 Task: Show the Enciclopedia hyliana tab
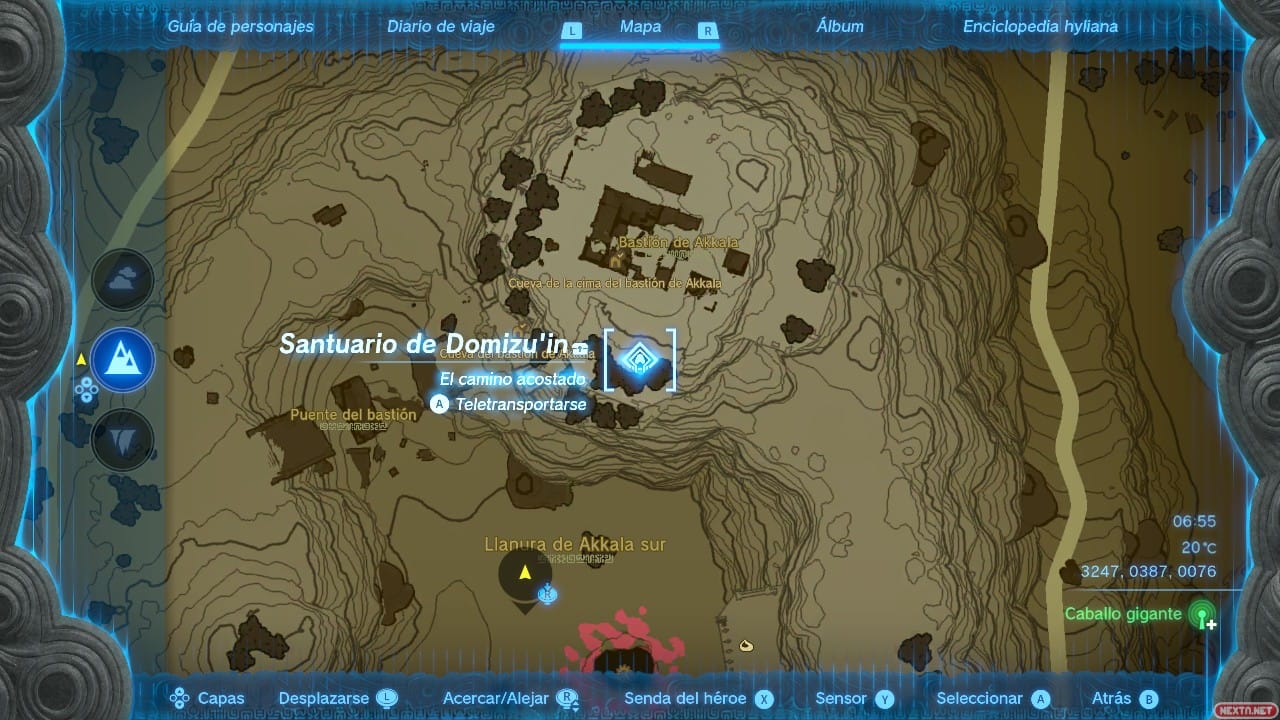pos(1040,27)
